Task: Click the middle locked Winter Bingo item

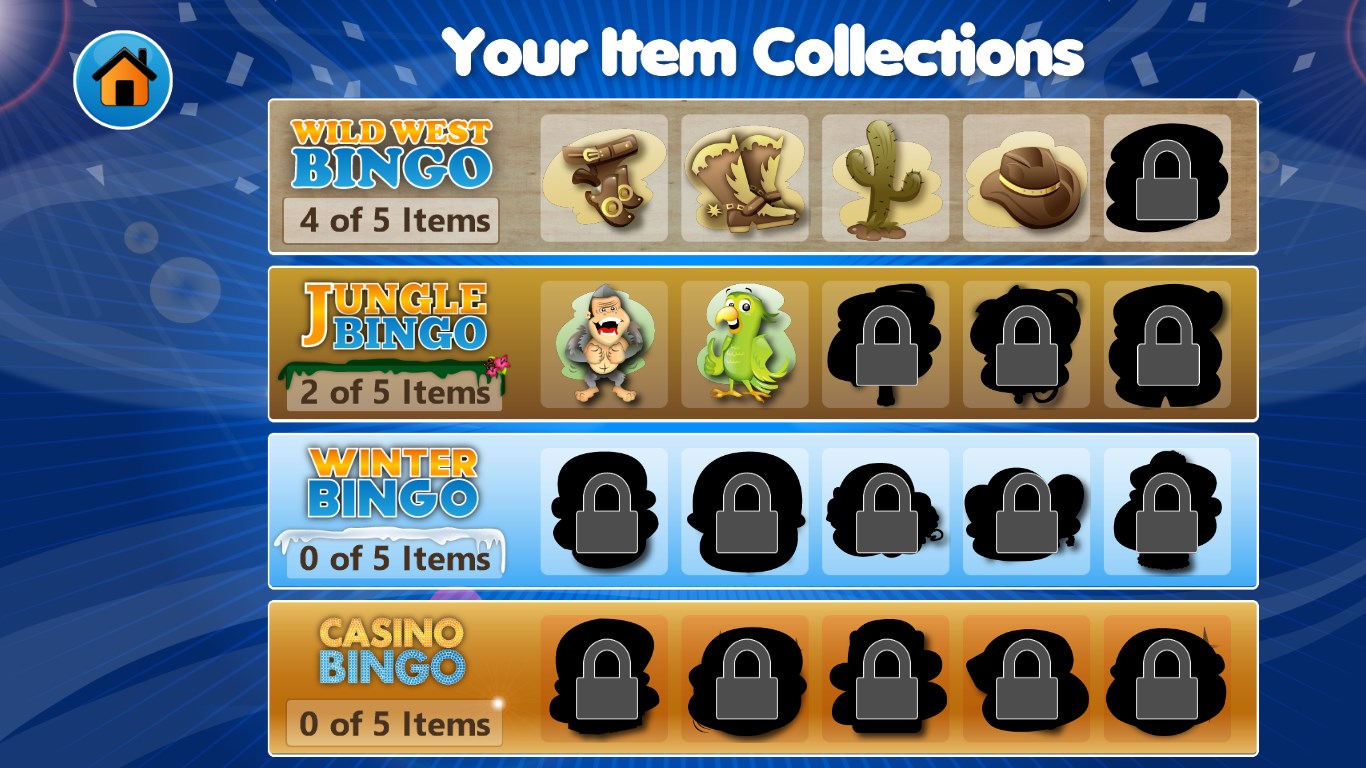Action: coord(885,512)
